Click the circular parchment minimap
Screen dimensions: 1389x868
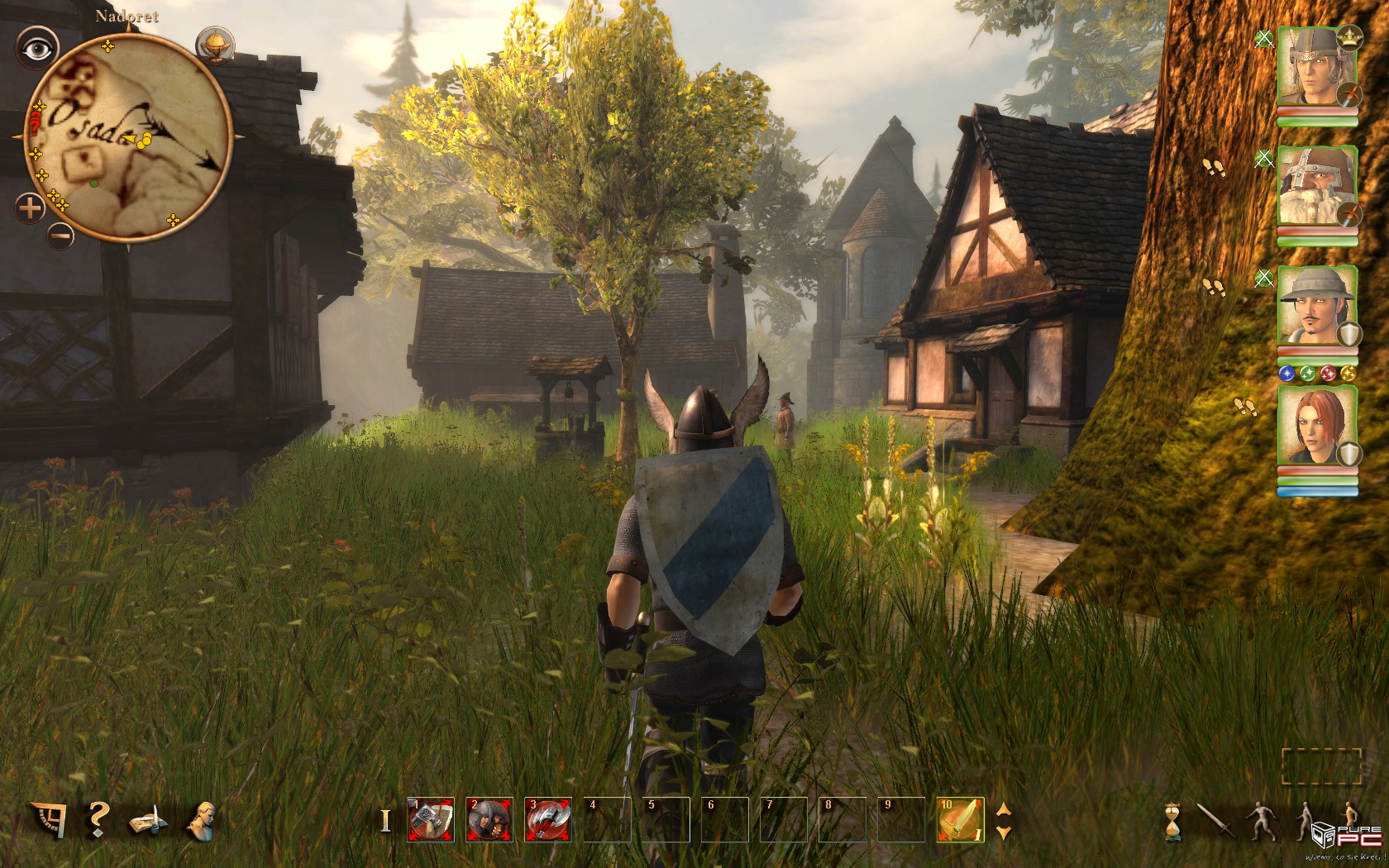[128, 141]
